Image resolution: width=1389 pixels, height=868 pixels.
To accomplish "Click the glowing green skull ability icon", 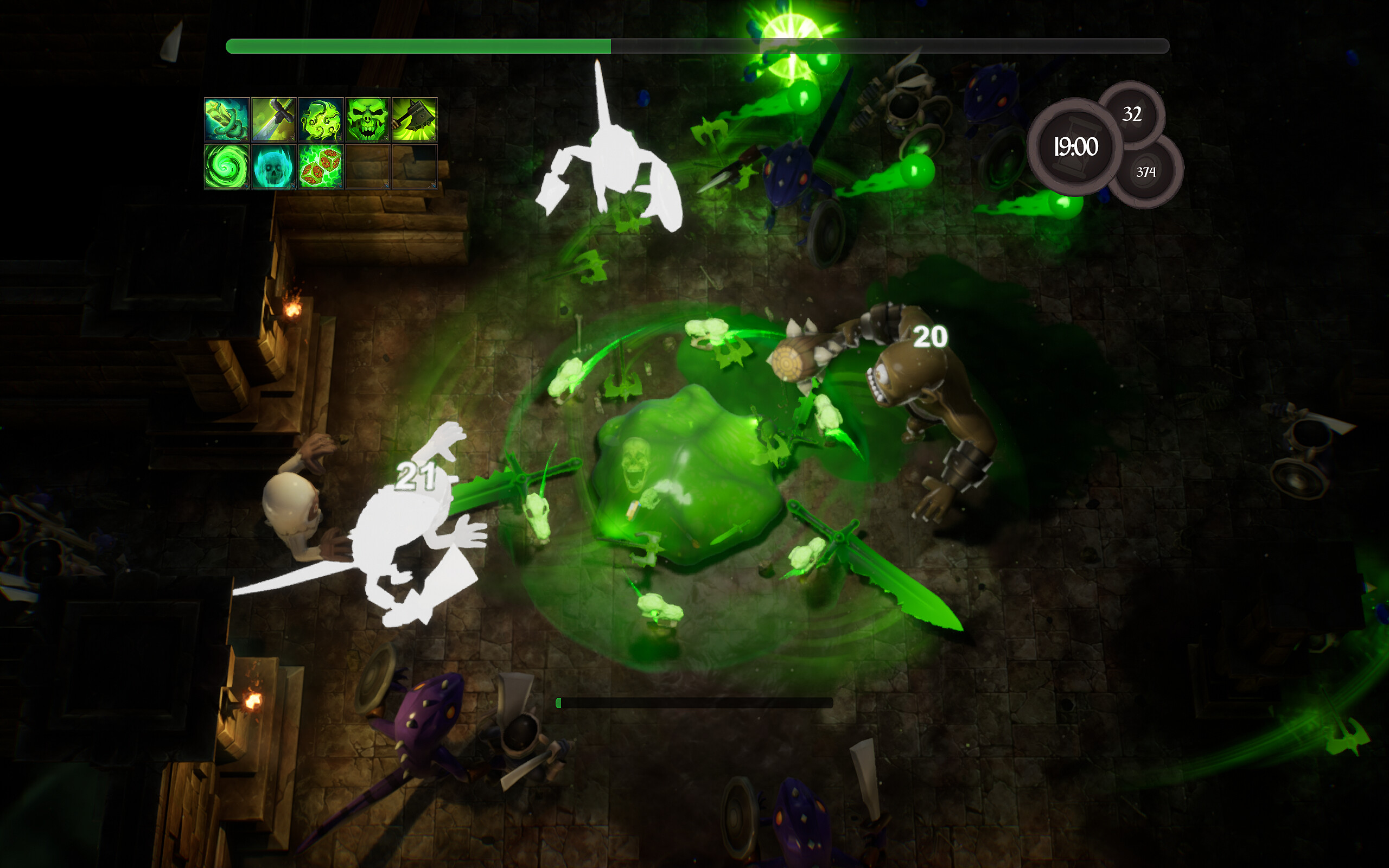I will 367,120.
